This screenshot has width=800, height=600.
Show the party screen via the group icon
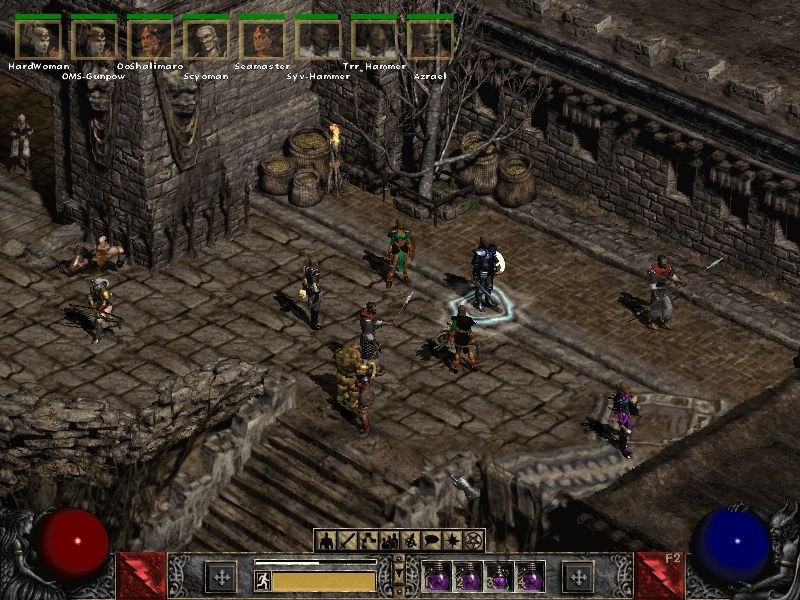[x=388, y=541]
